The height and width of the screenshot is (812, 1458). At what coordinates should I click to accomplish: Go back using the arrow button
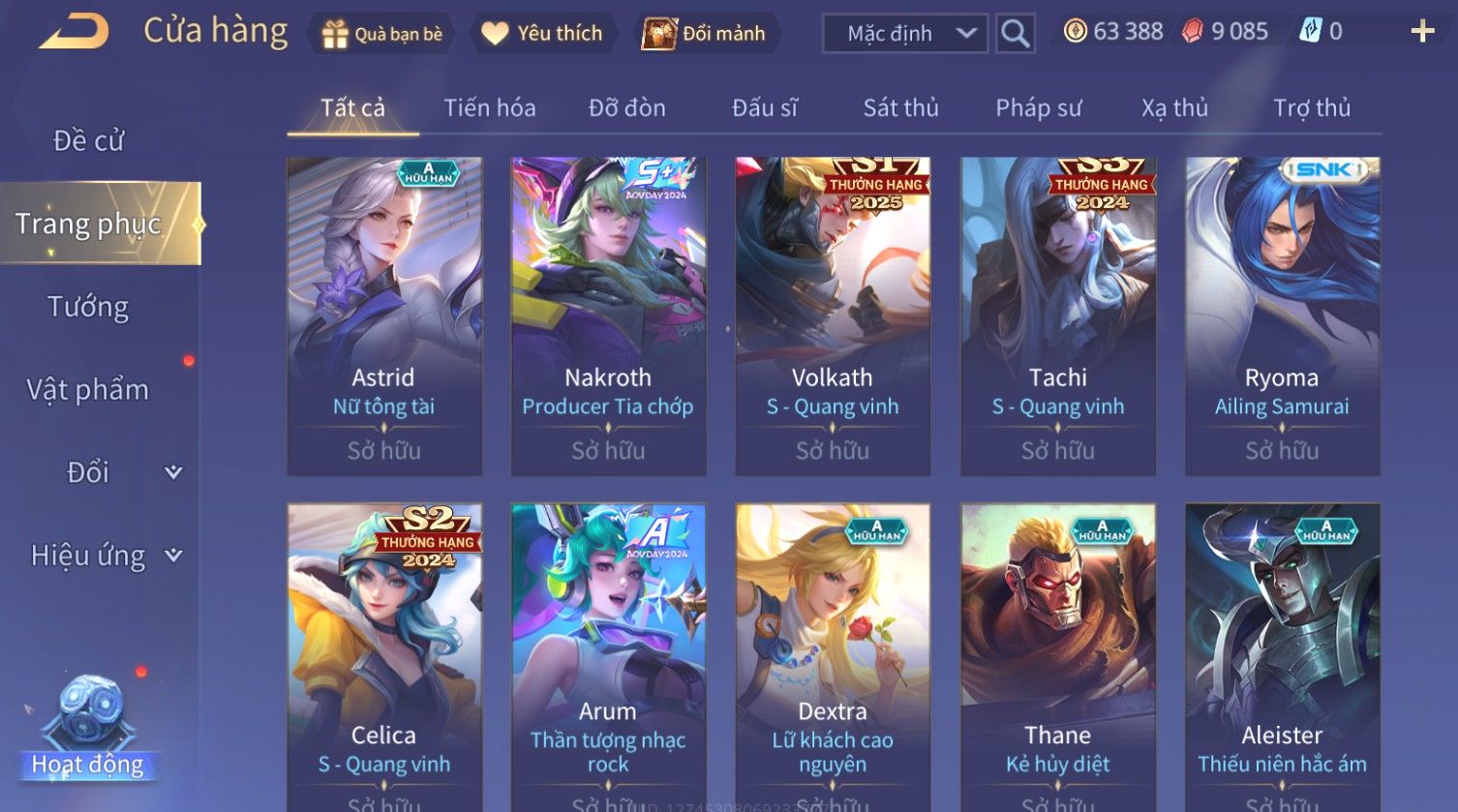tap(74, 32)
